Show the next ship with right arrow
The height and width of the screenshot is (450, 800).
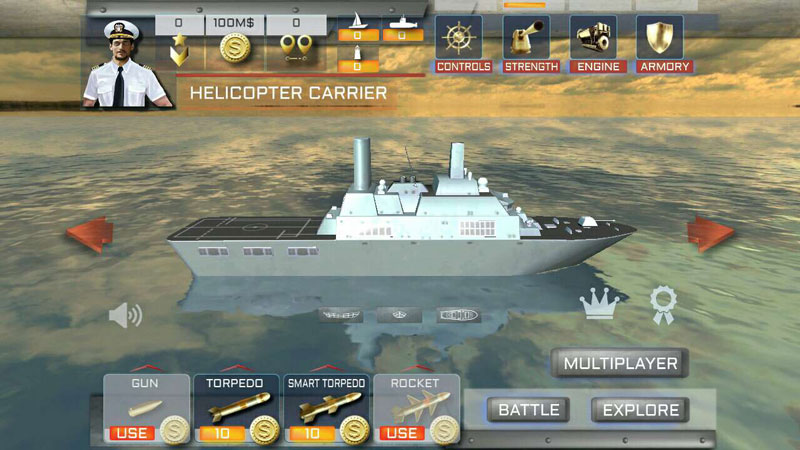(x=710, y=233)
